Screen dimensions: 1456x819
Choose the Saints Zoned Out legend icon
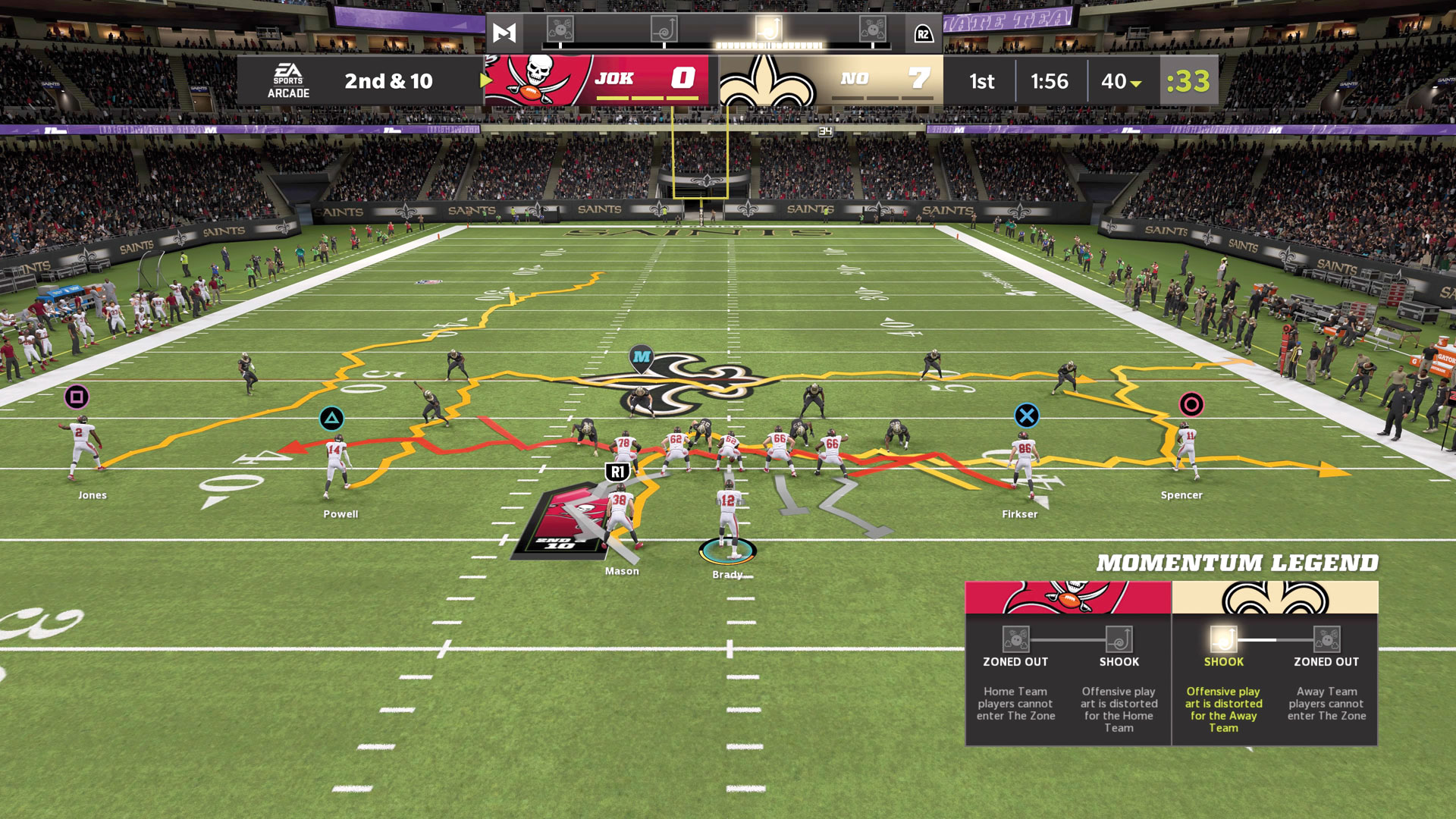(1326, 639)
